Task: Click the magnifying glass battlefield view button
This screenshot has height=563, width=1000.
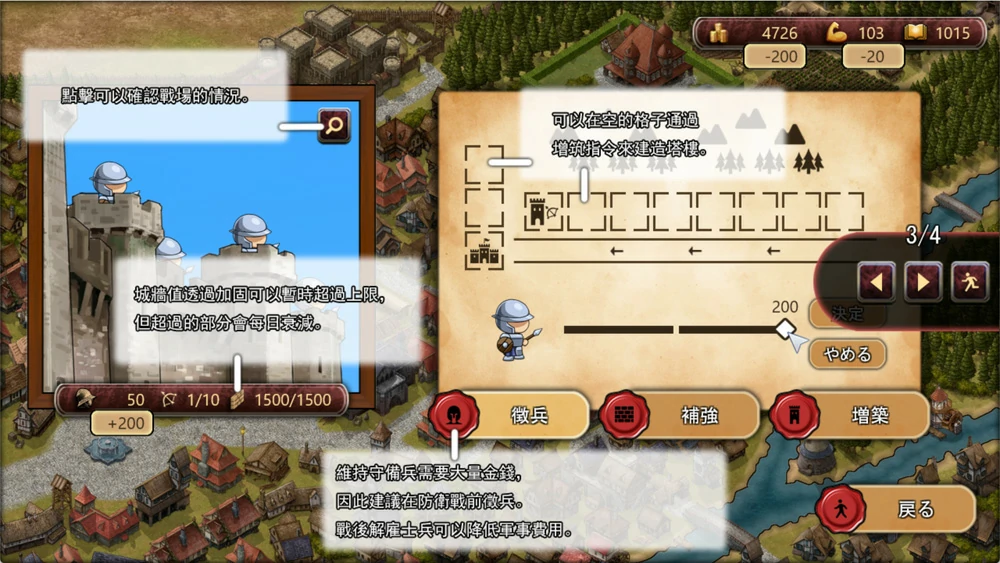Action: click(x=334, y=126)
